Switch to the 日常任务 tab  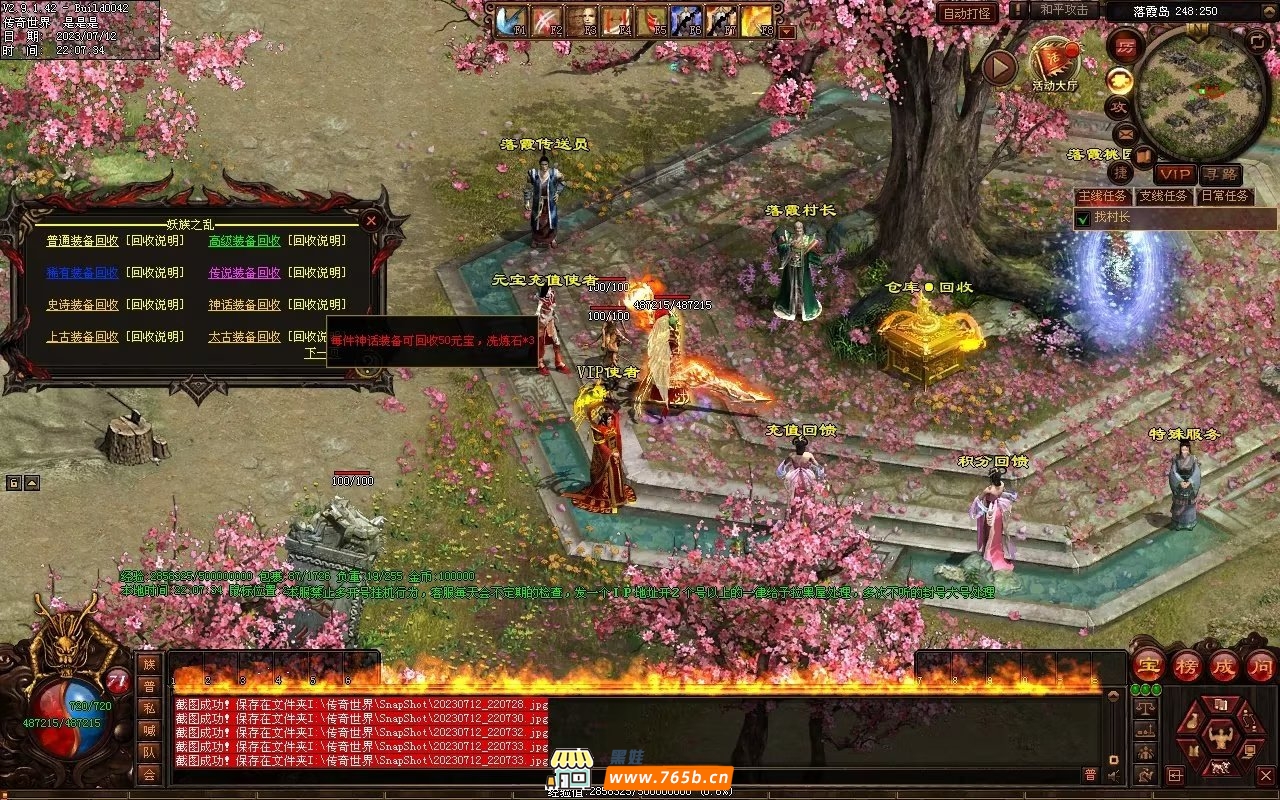tap(1225, 196)
